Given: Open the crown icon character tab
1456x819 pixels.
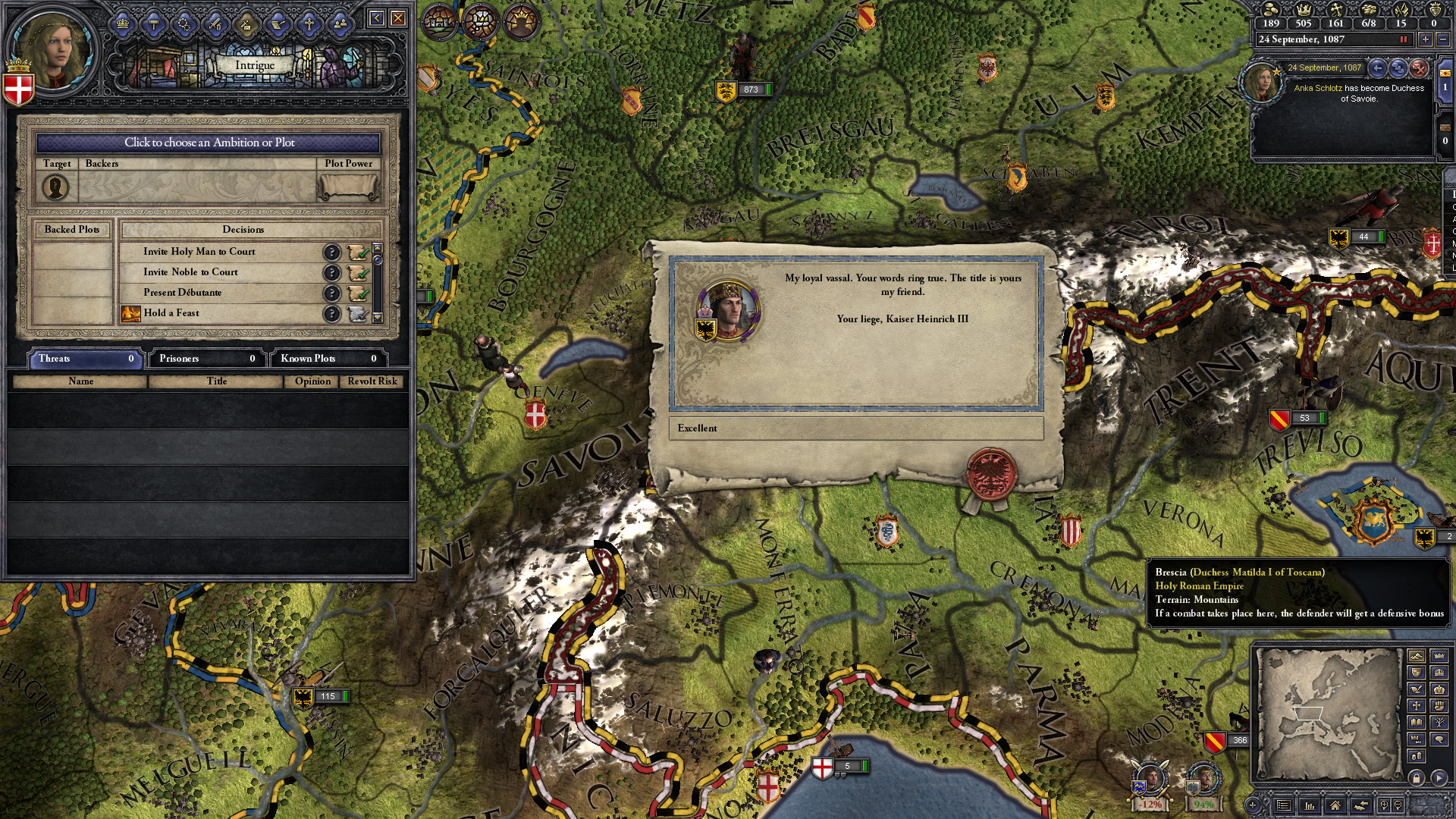Looking at the screenshot, I should point(122,24).
